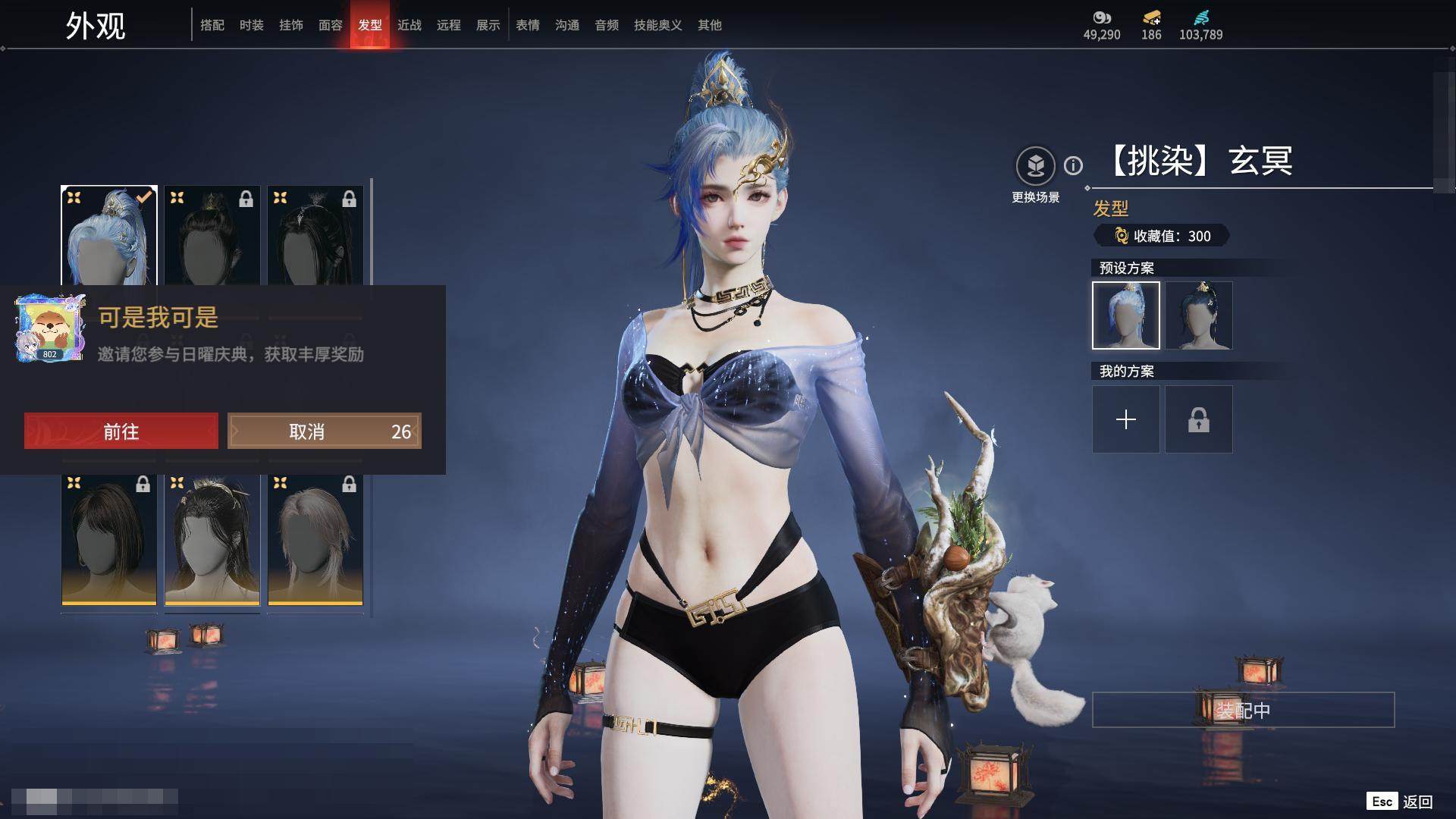Screen dimensions: 1456x819
Task: Click the 更换场景 scene button
Action: (1035, 165)
